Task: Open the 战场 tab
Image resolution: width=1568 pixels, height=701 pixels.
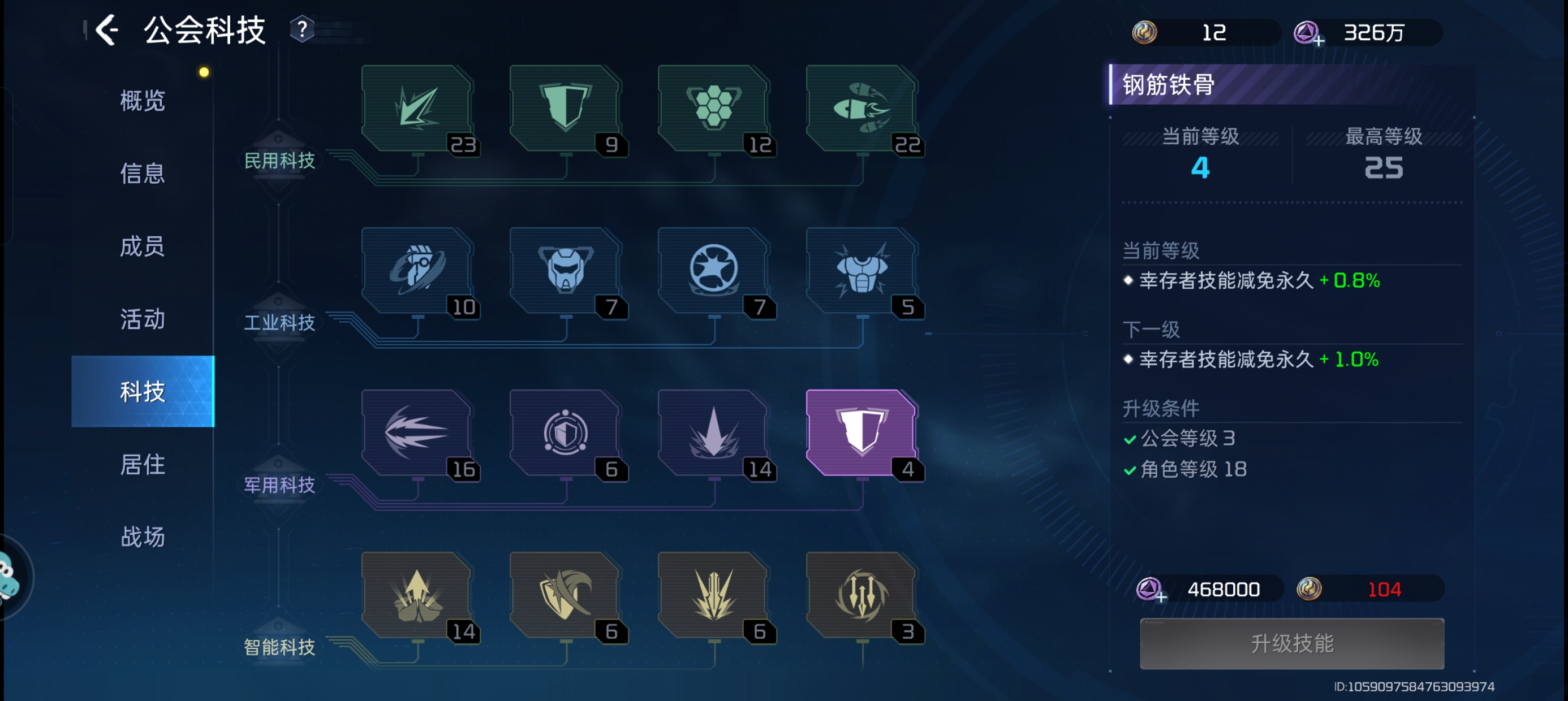Action: (x=143, y=536)
